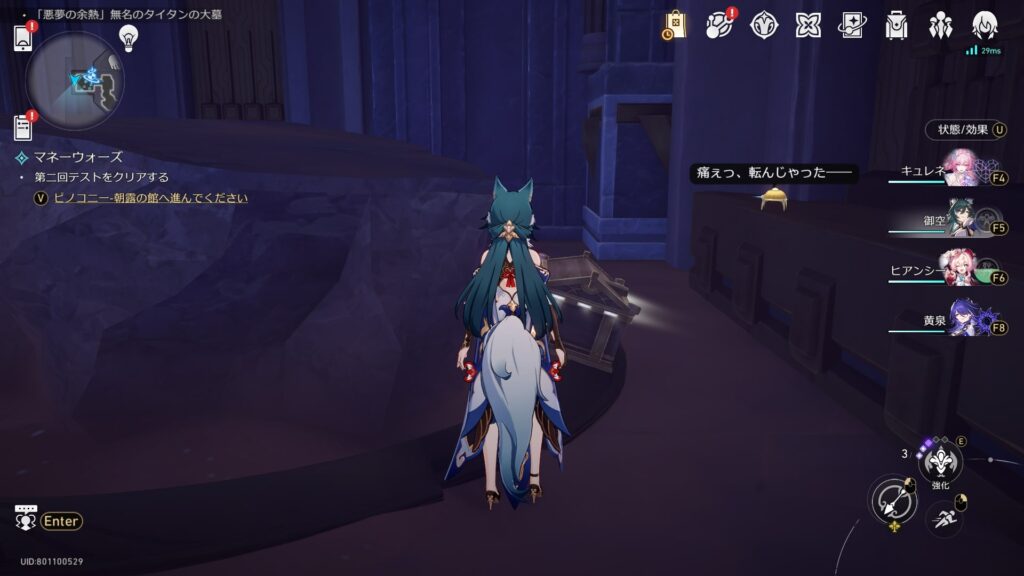Open the phone menu icon
Screen dimensions: 1024x576
(24, 37)
